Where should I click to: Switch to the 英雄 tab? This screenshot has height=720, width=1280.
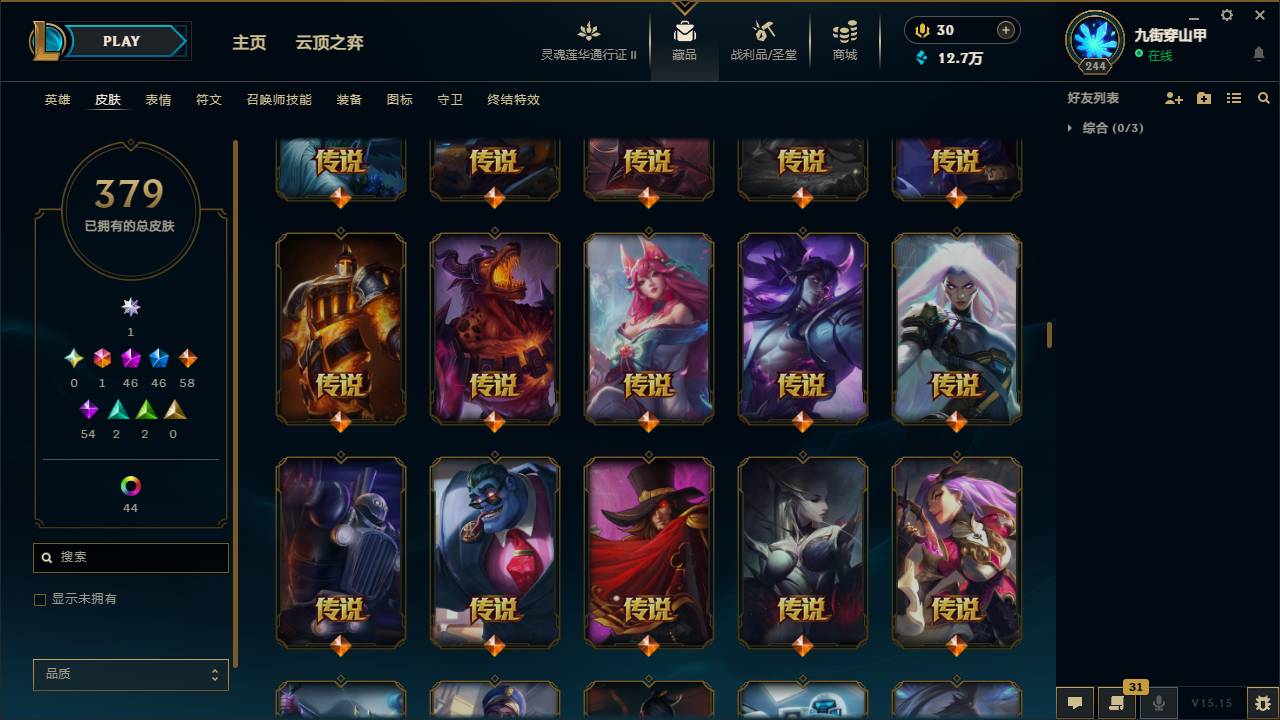click(56, 100)
